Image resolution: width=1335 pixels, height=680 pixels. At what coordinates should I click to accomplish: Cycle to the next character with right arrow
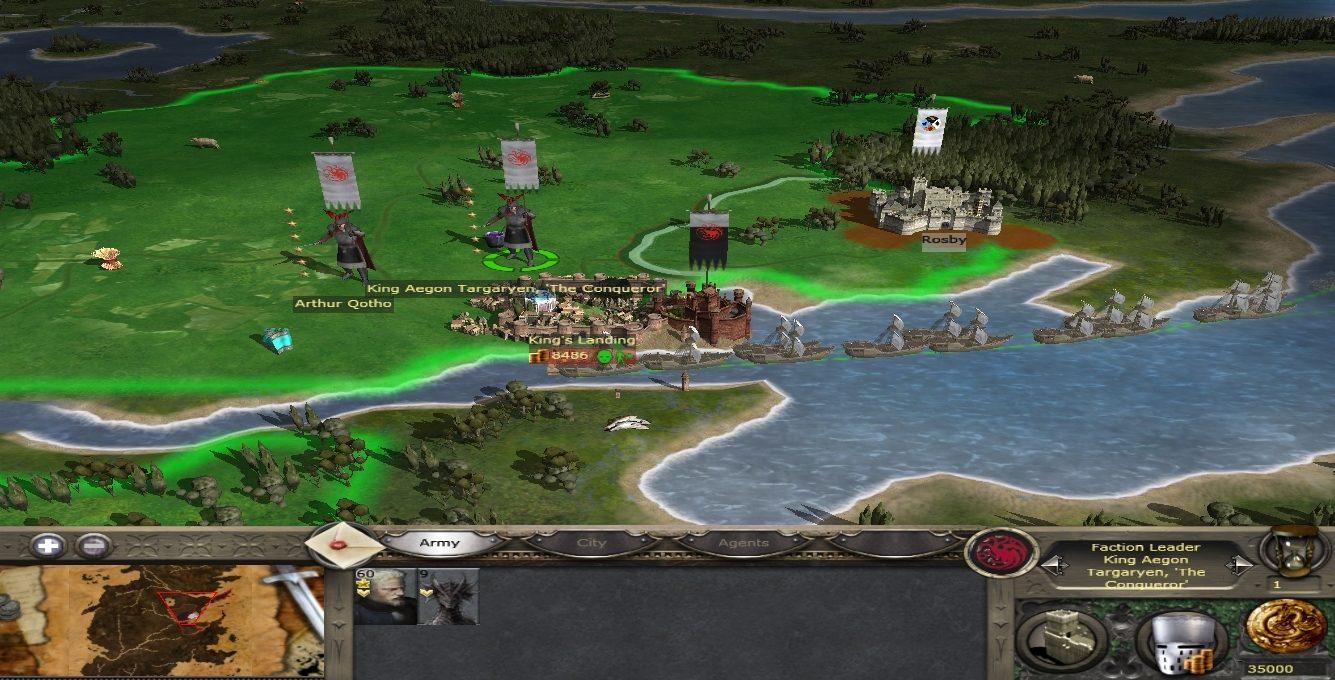click(x=1239, y=565)
